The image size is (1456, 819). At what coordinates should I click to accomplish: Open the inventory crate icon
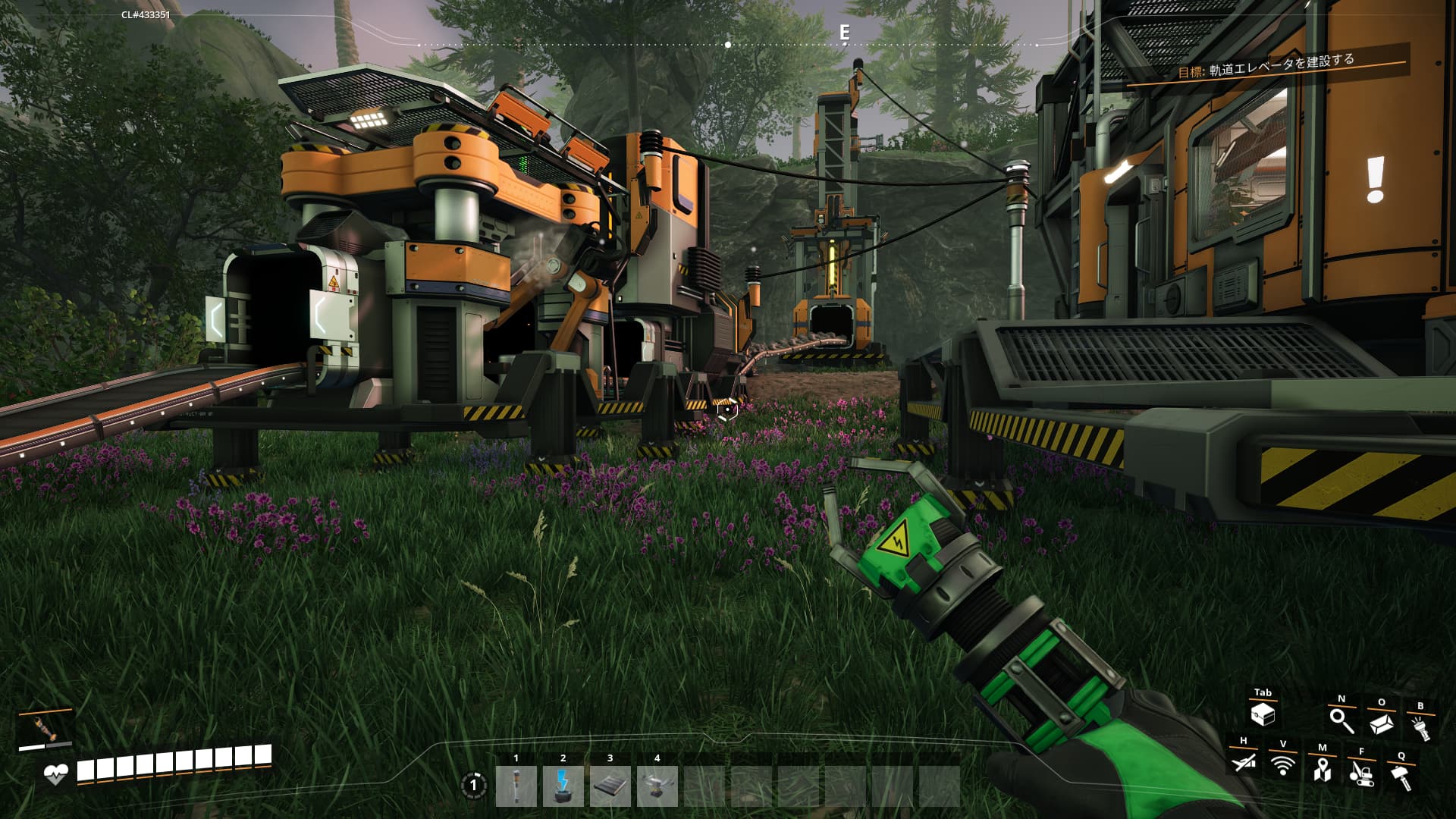point(1263,714)
